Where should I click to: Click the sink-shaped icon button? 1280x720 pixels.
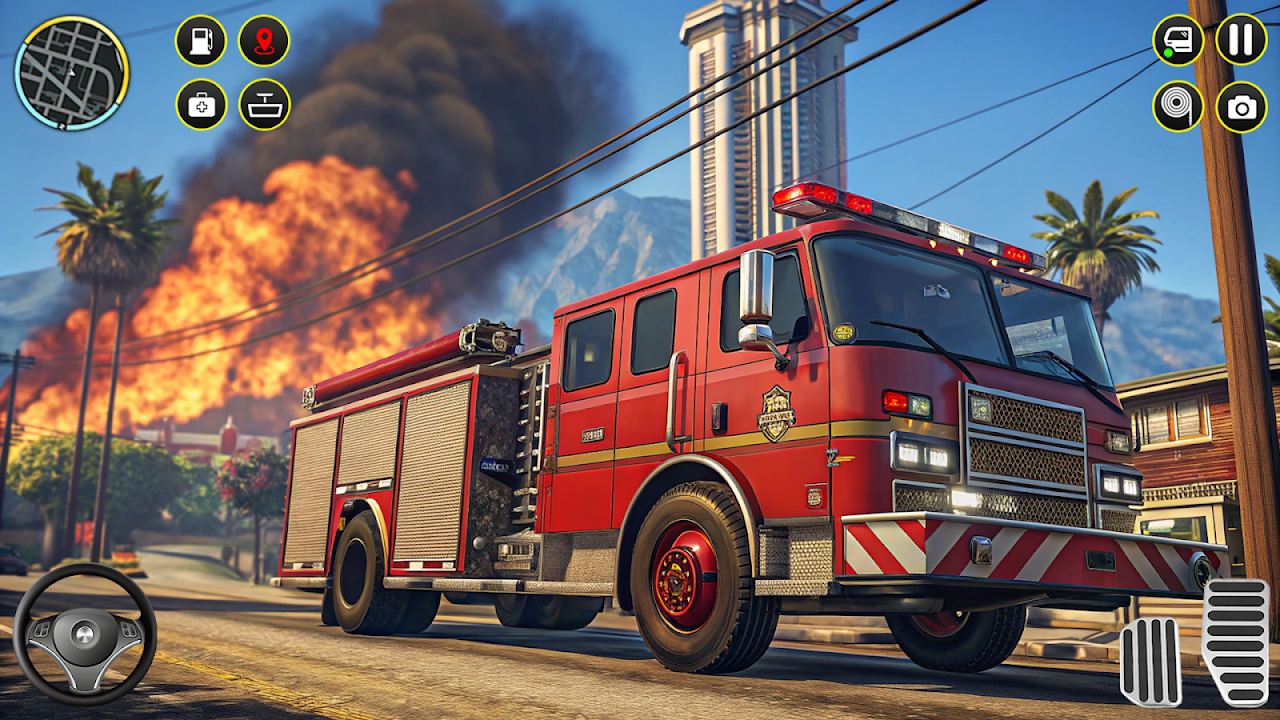264,104
